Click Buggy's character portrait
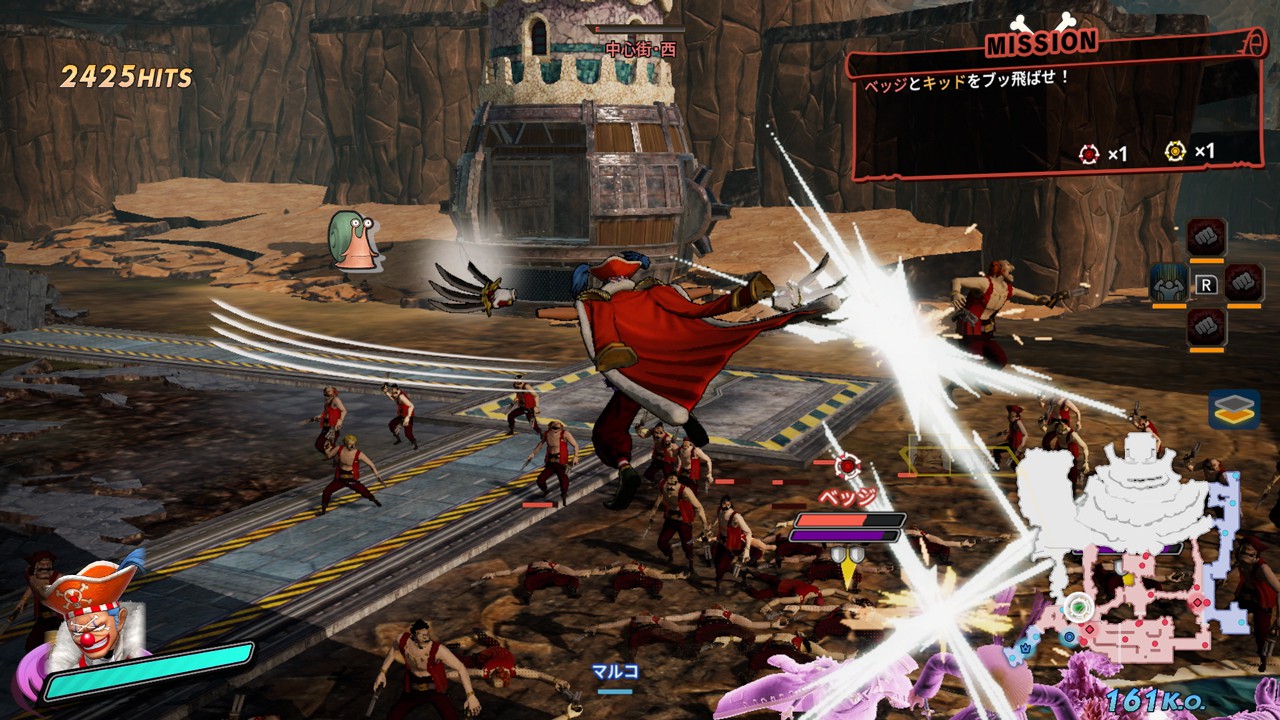Image resolution: width=1280 pixels, height=720 pixels. click(91, 618)
